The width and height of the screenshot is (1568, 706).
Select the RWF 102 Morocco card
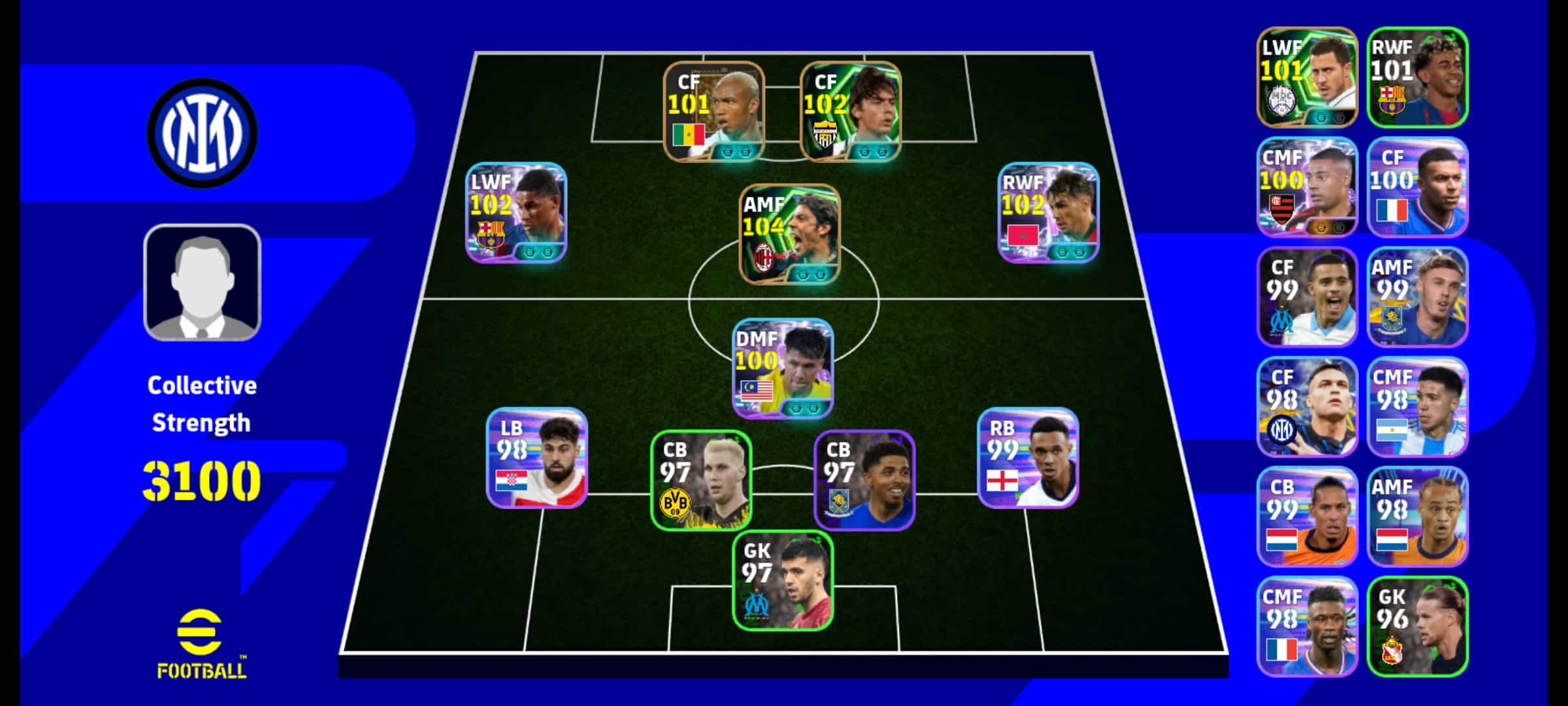click(1049, 212)
